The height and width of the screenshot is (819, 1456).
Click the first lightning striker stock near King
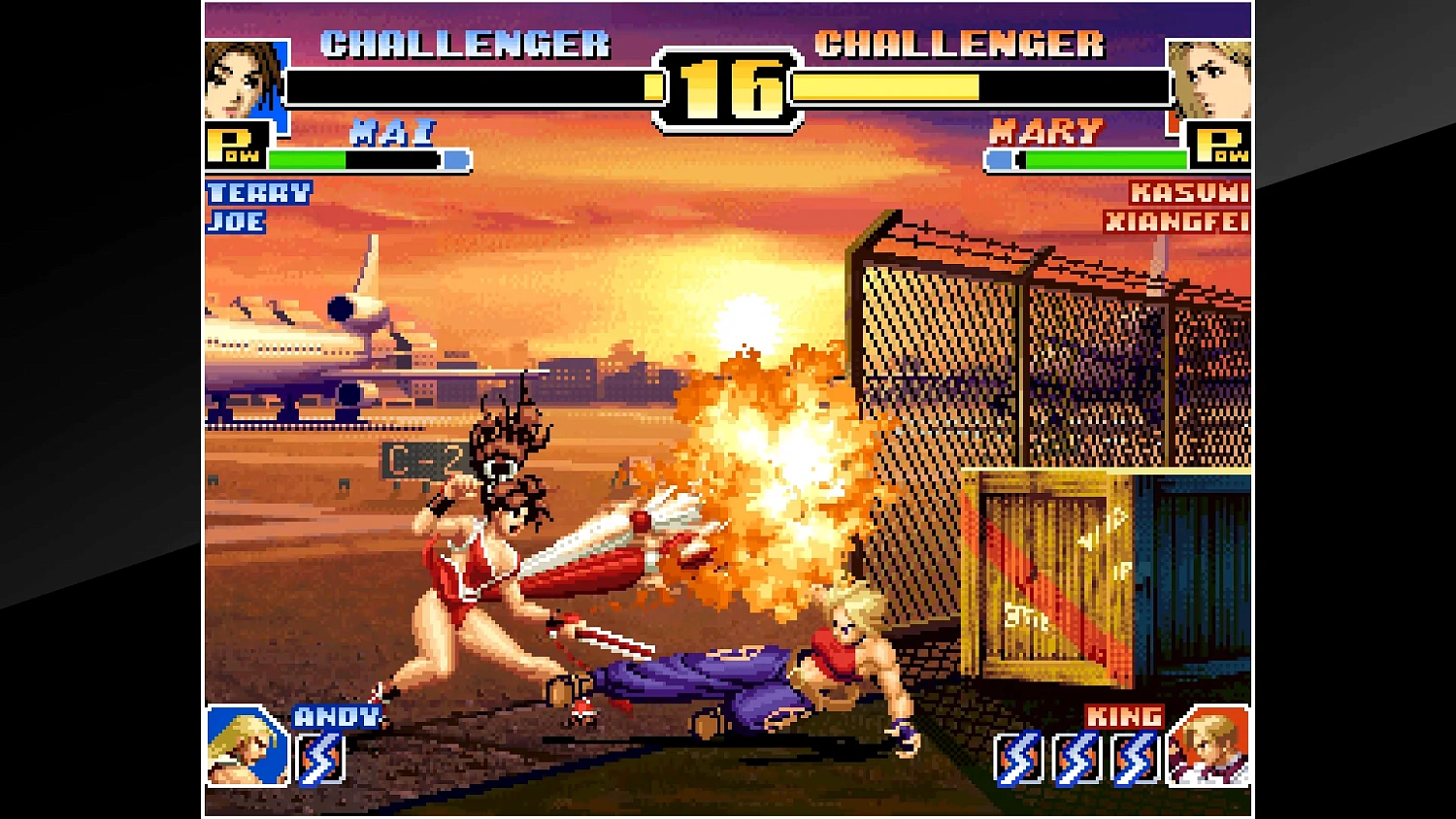click(x=1017, y=755)
